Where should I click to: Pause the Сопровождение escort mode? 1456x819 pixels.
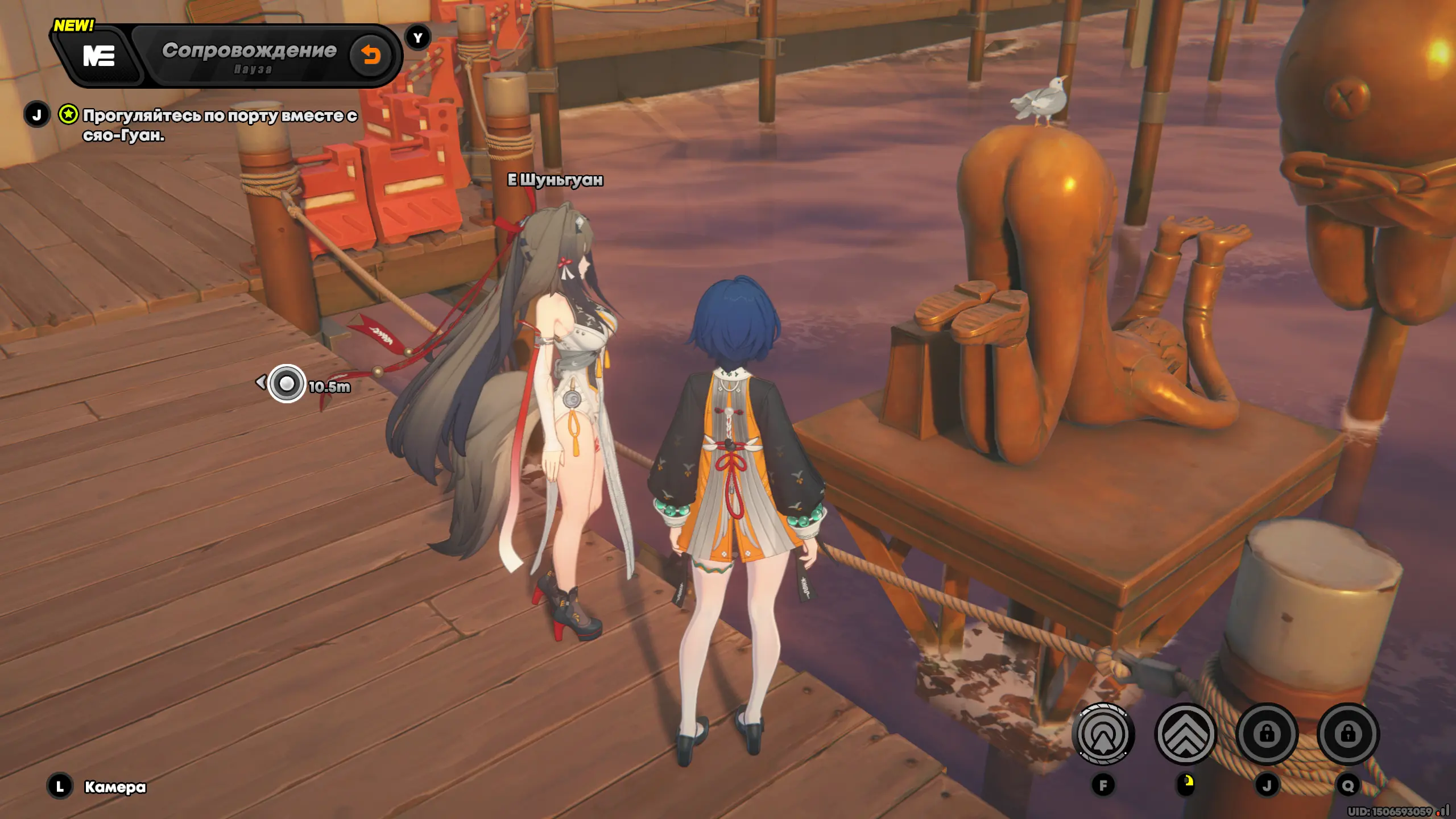[253, 69]
